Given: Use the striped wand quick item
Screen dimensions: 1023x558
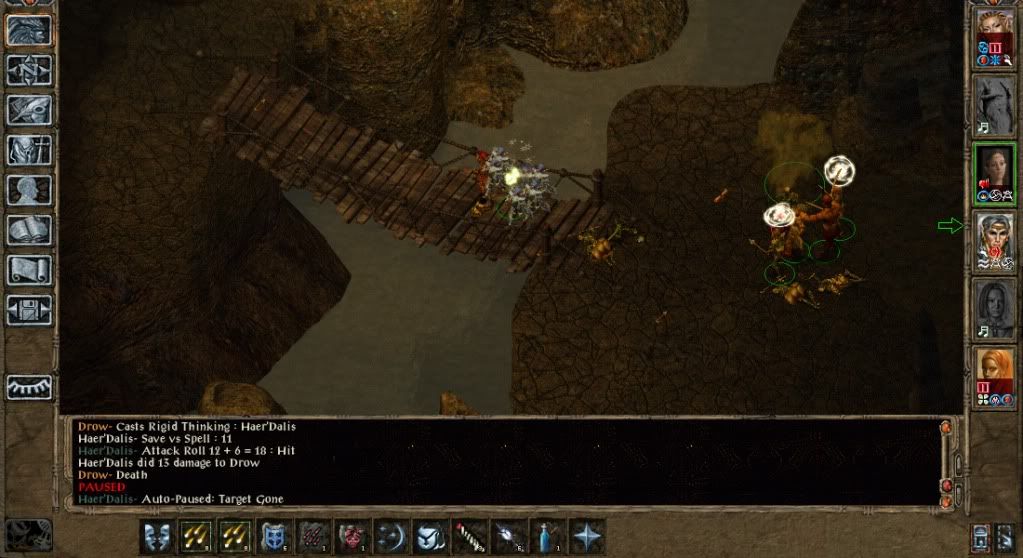Looking at the screenshot, I should [469, 537].
